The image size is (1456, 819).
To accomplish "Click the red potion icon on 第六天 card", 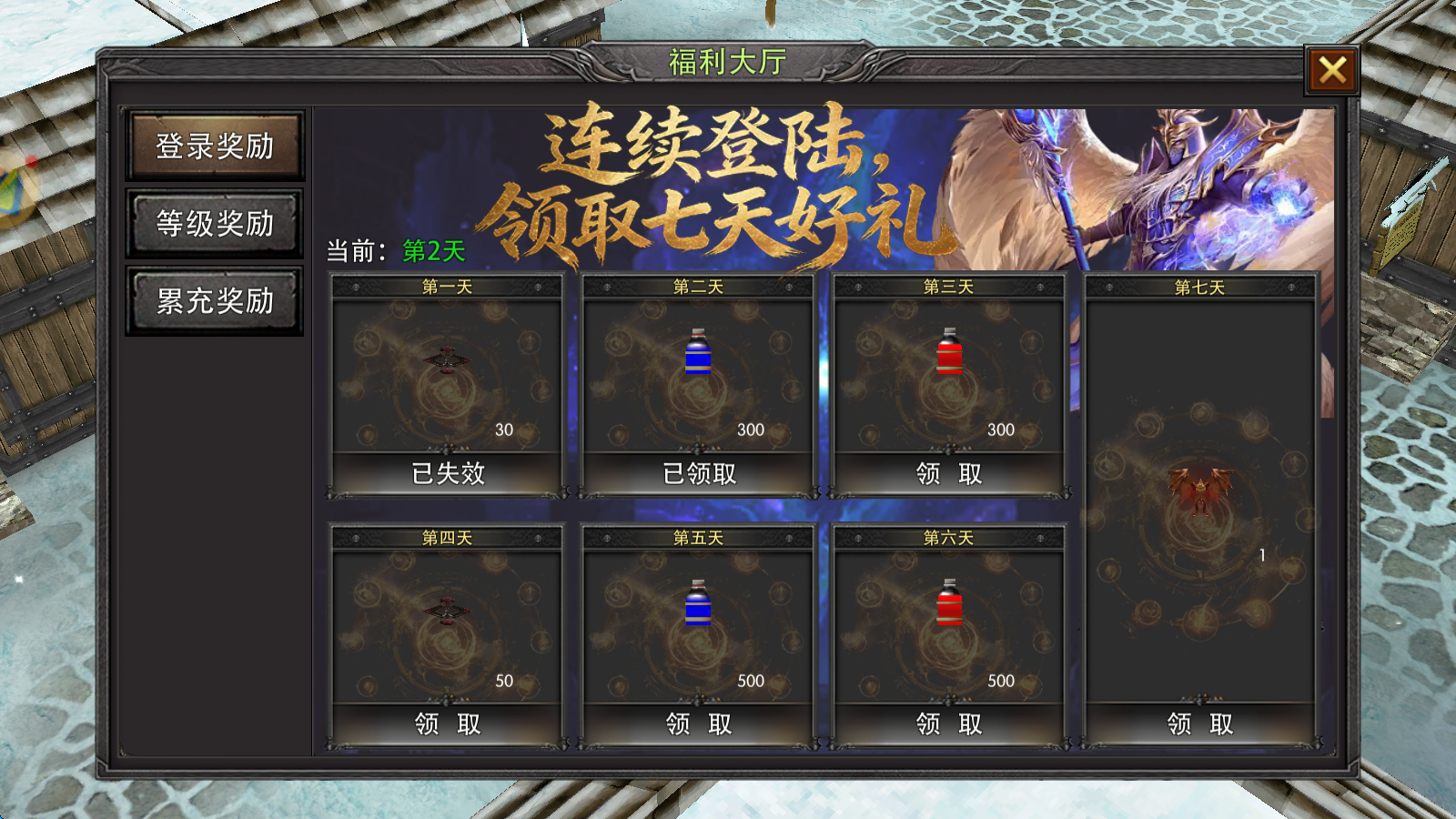I will coord(950,602).
